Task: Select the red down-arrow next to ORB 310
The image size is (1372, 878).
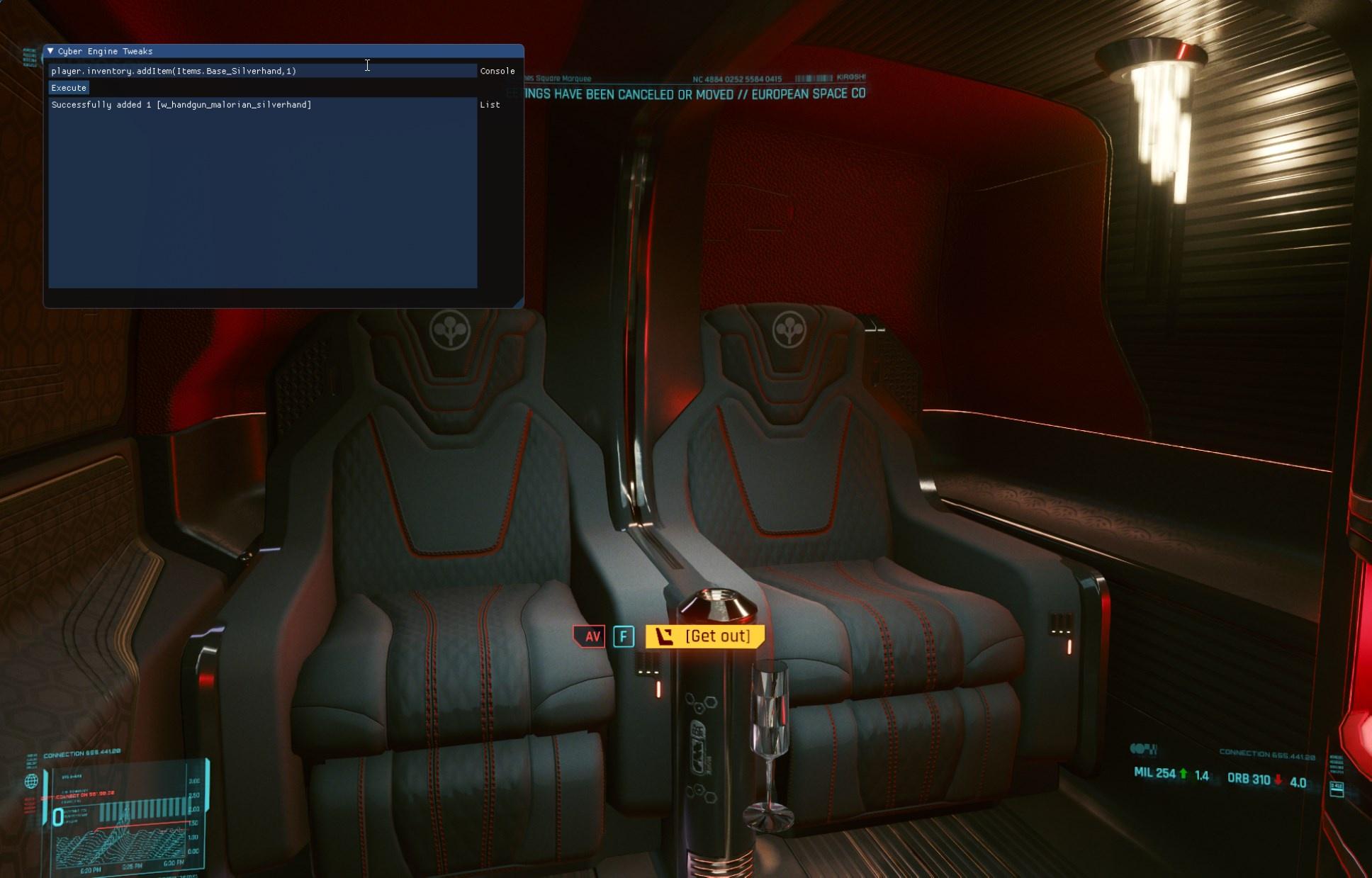Action: [x=1278, y=780]
